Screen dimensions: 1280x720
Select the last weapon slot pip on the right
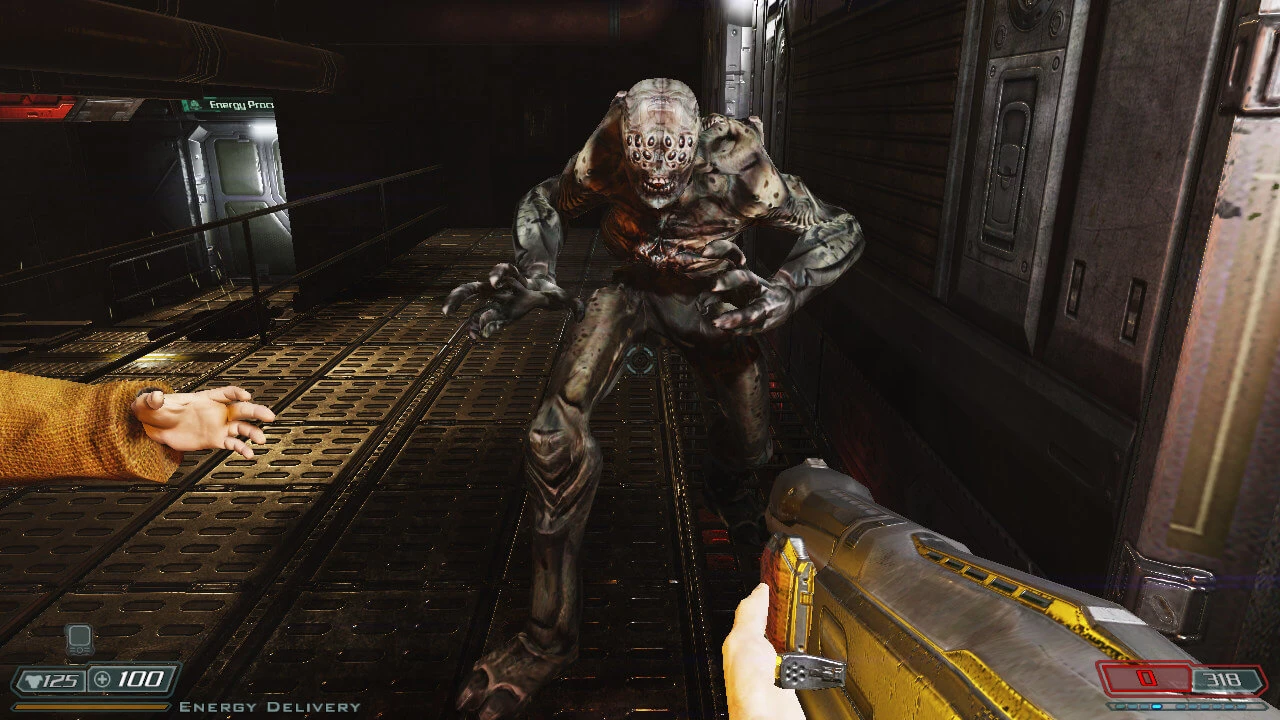pos(1241,707)
